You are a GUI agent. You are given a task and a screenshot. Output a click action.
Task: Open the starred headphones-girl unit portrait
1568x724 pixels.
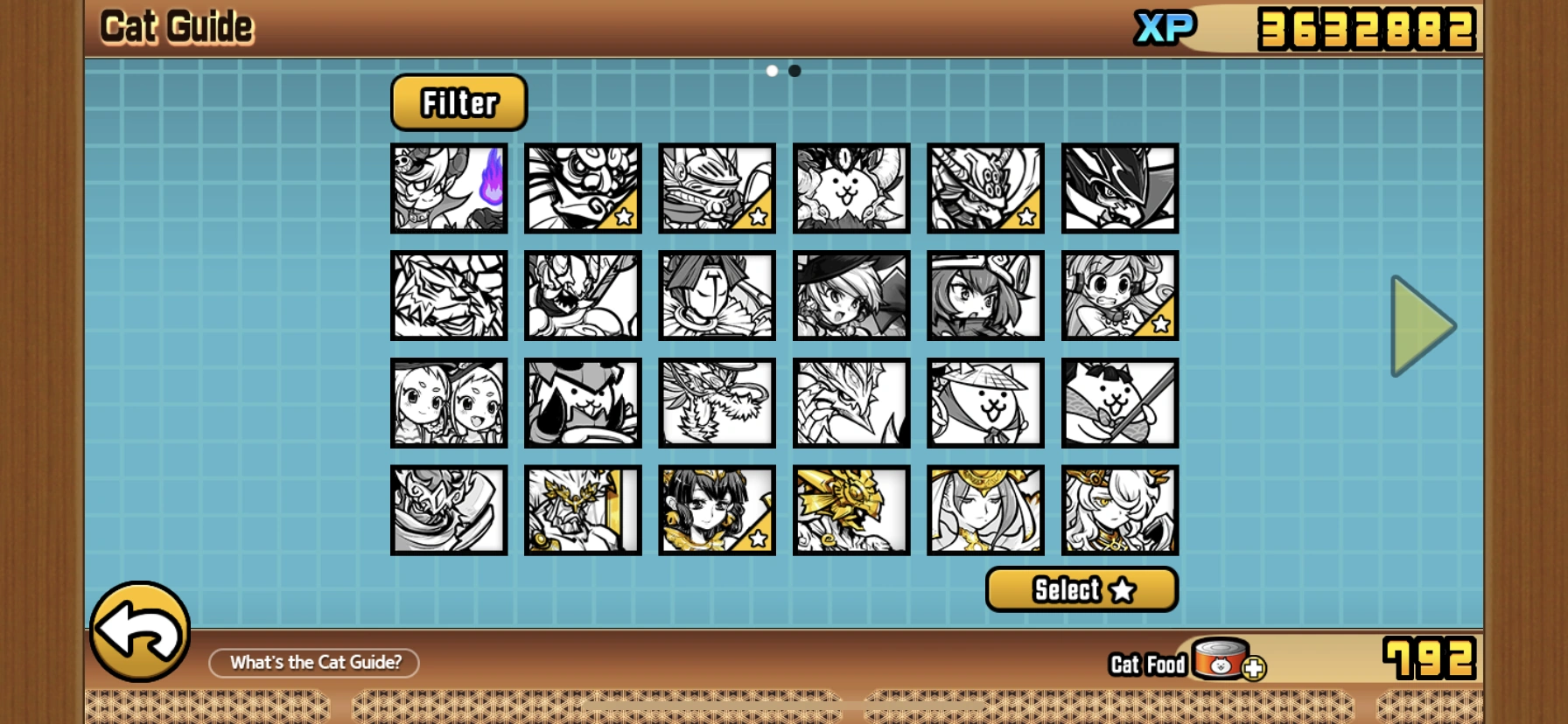tap(1120, 296)
